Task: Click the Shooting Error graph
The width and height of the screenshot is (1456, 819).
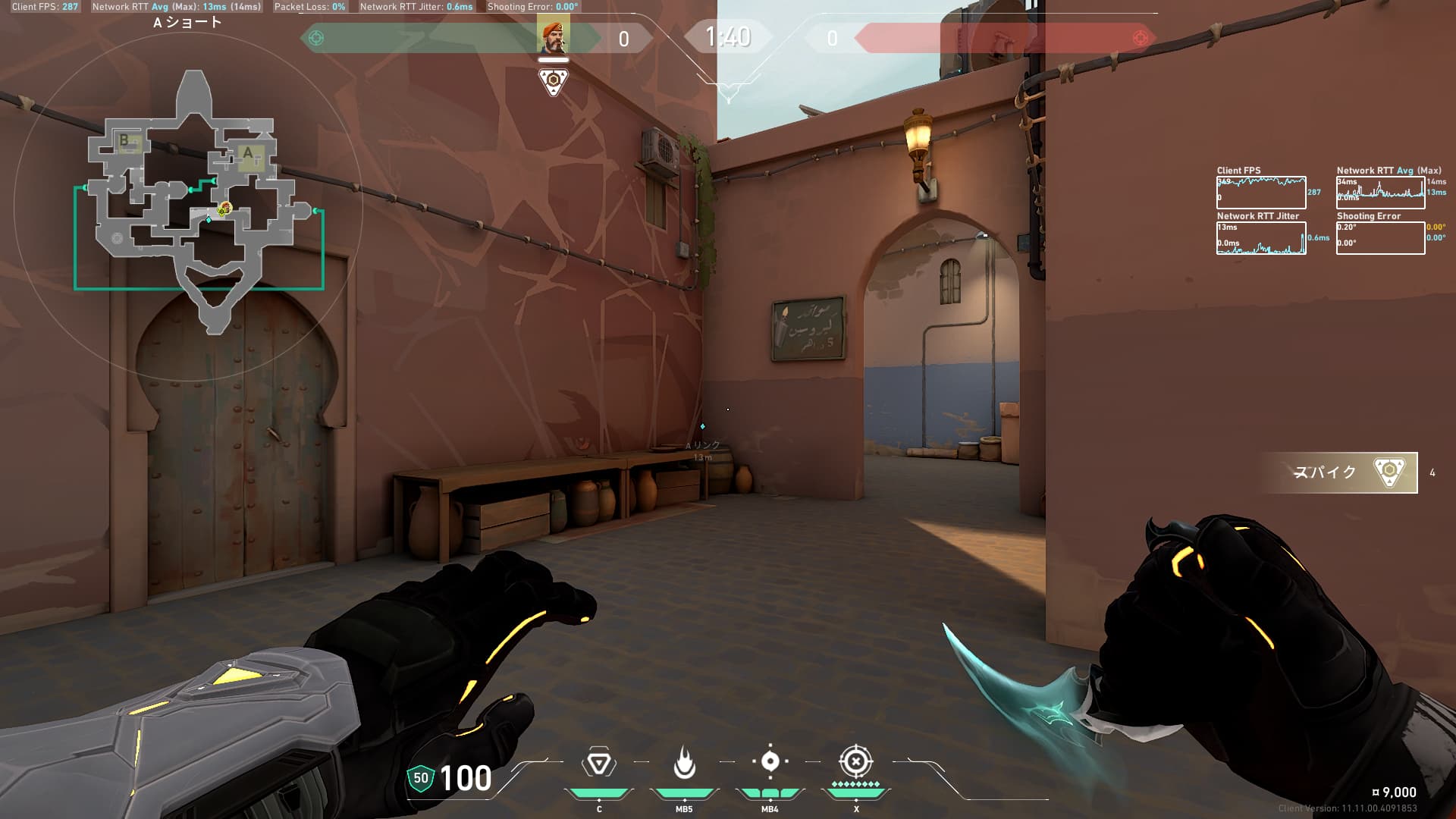Action: coord(1380,238)
